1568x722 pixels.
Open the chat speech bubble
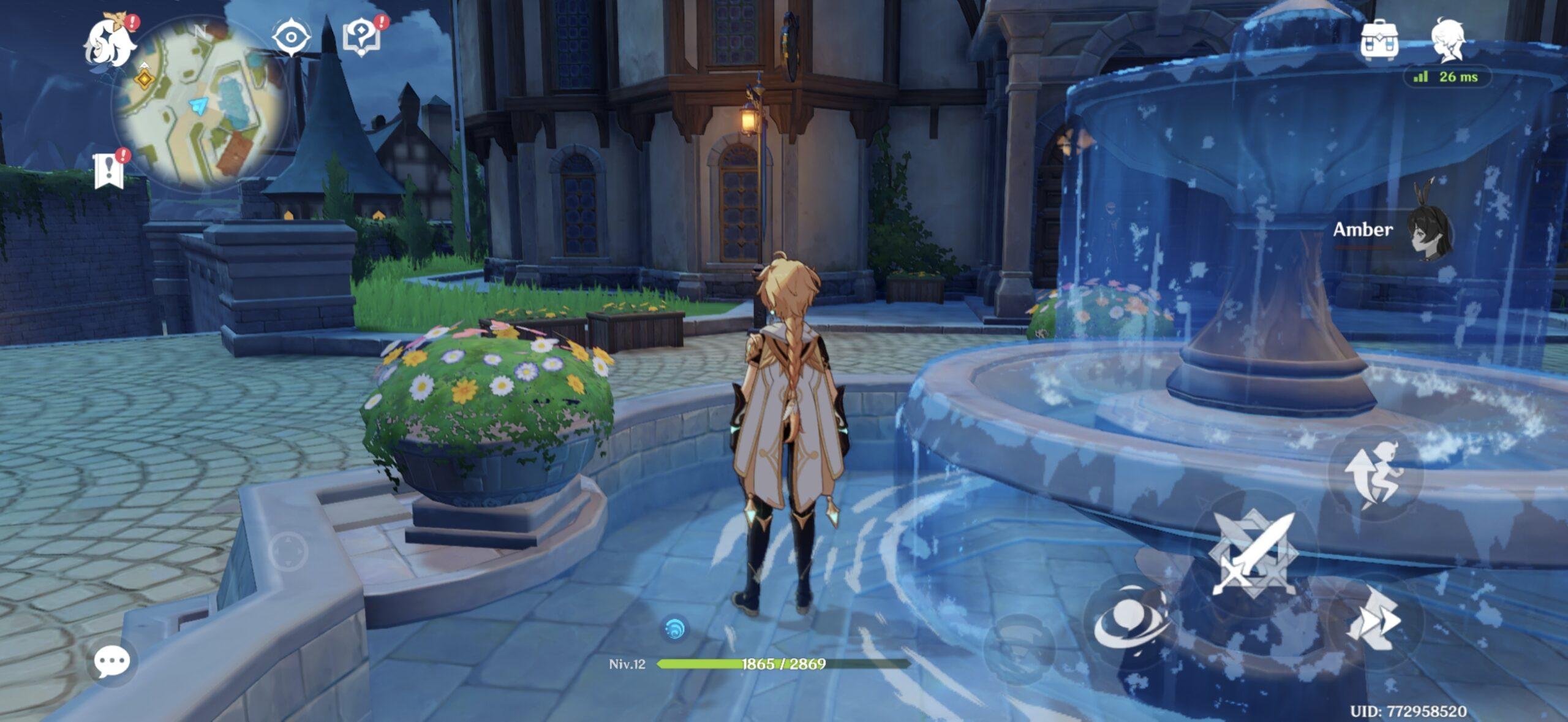pos(111,661)
